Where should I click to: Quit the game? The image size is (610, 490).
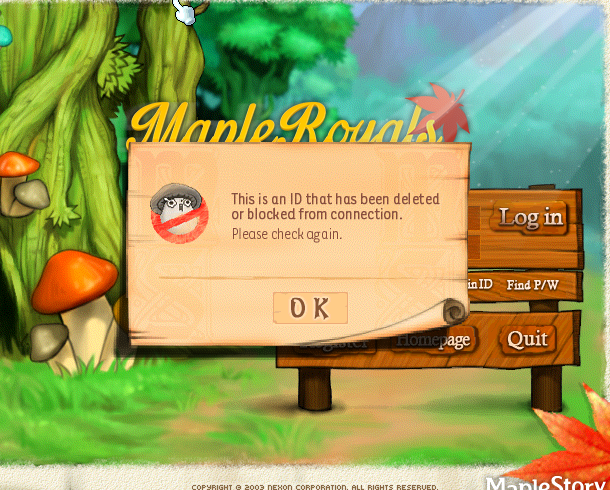(x=527, y=339)
